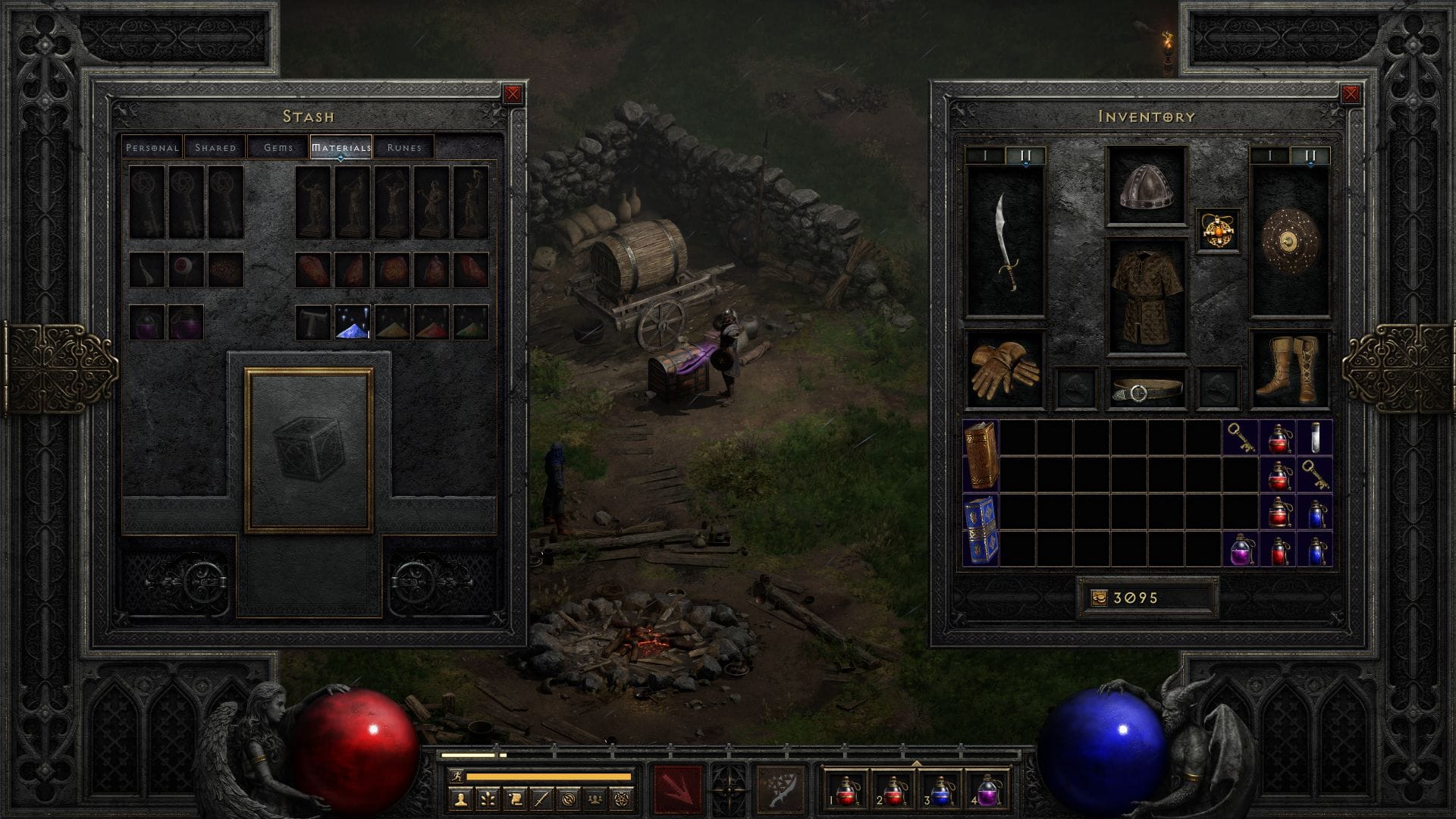Select the equipped amulet
This screenshot has height=819, width=1456.
(1218, 230)
